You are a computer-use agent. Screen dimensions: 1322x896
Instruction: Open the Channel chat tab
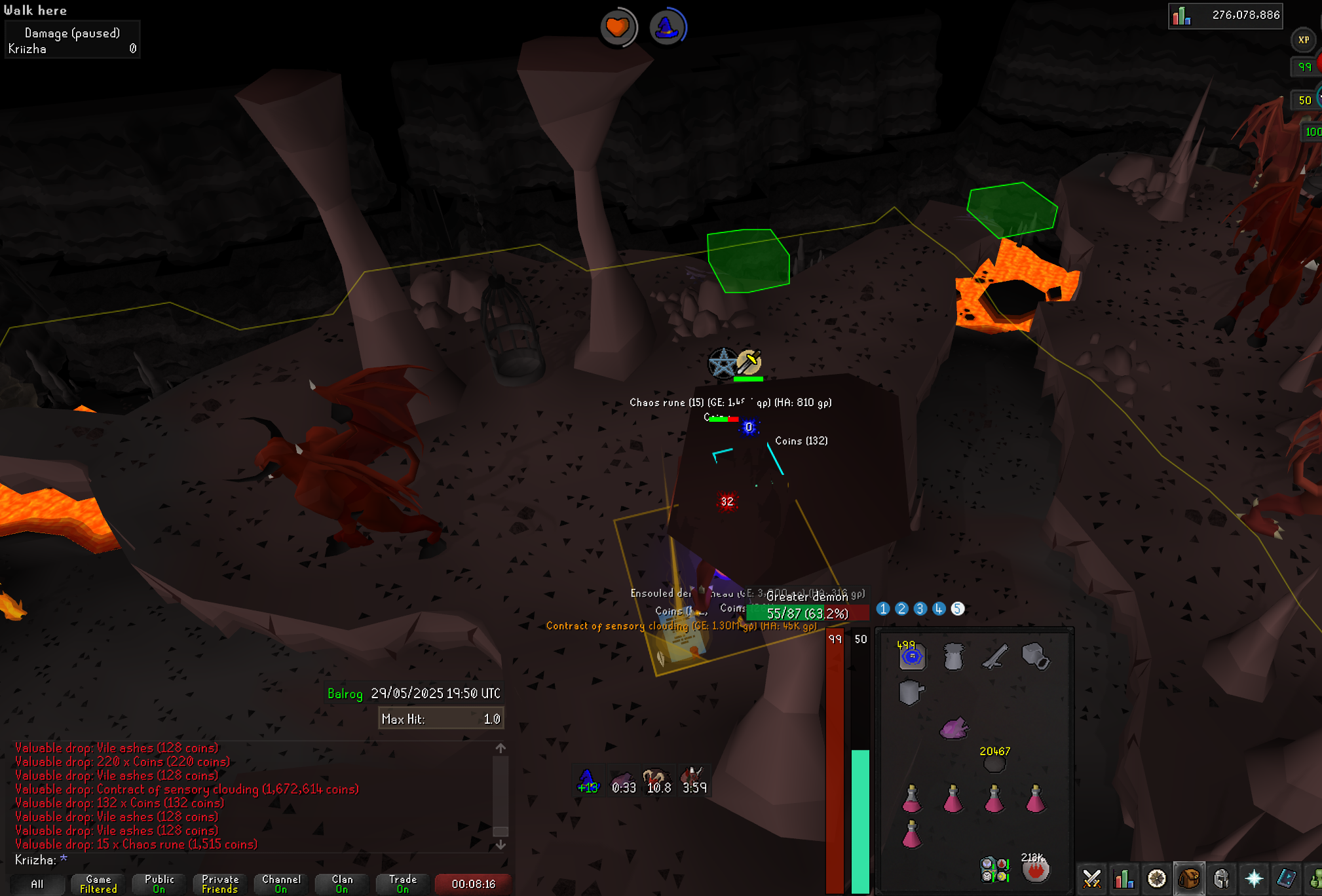pos(281,884)
